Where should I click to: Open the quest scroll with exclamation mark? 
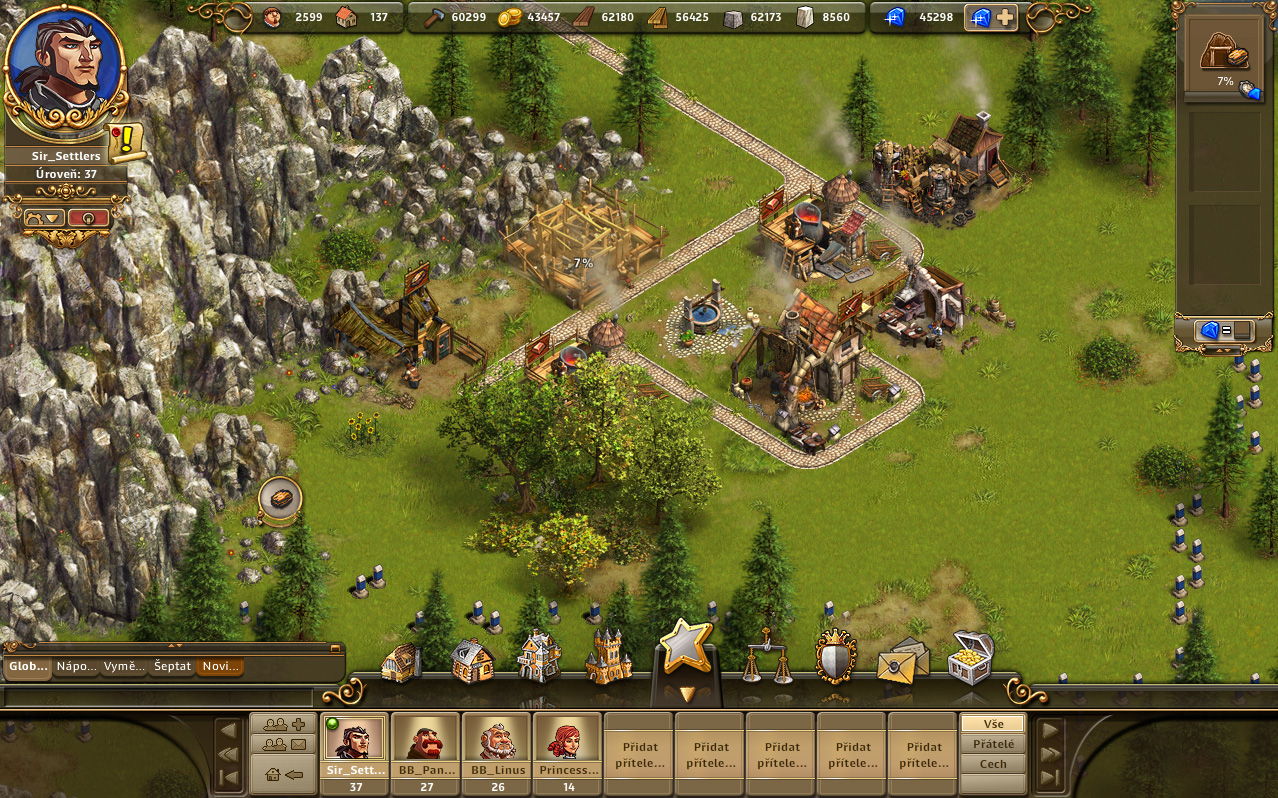point(128,143)
